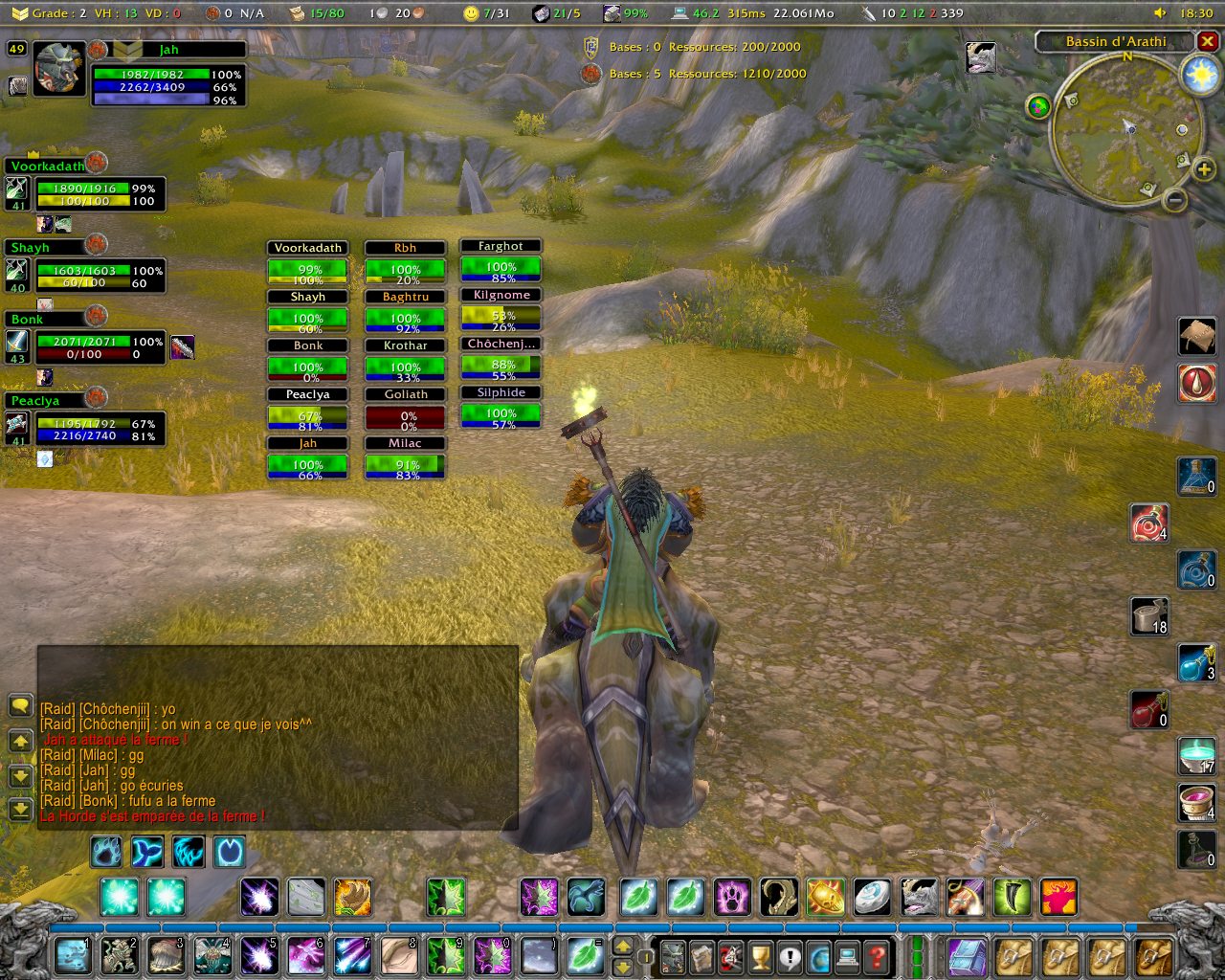Zoom out on the minimap
1225x980 pixels.
click(1175, 200)
